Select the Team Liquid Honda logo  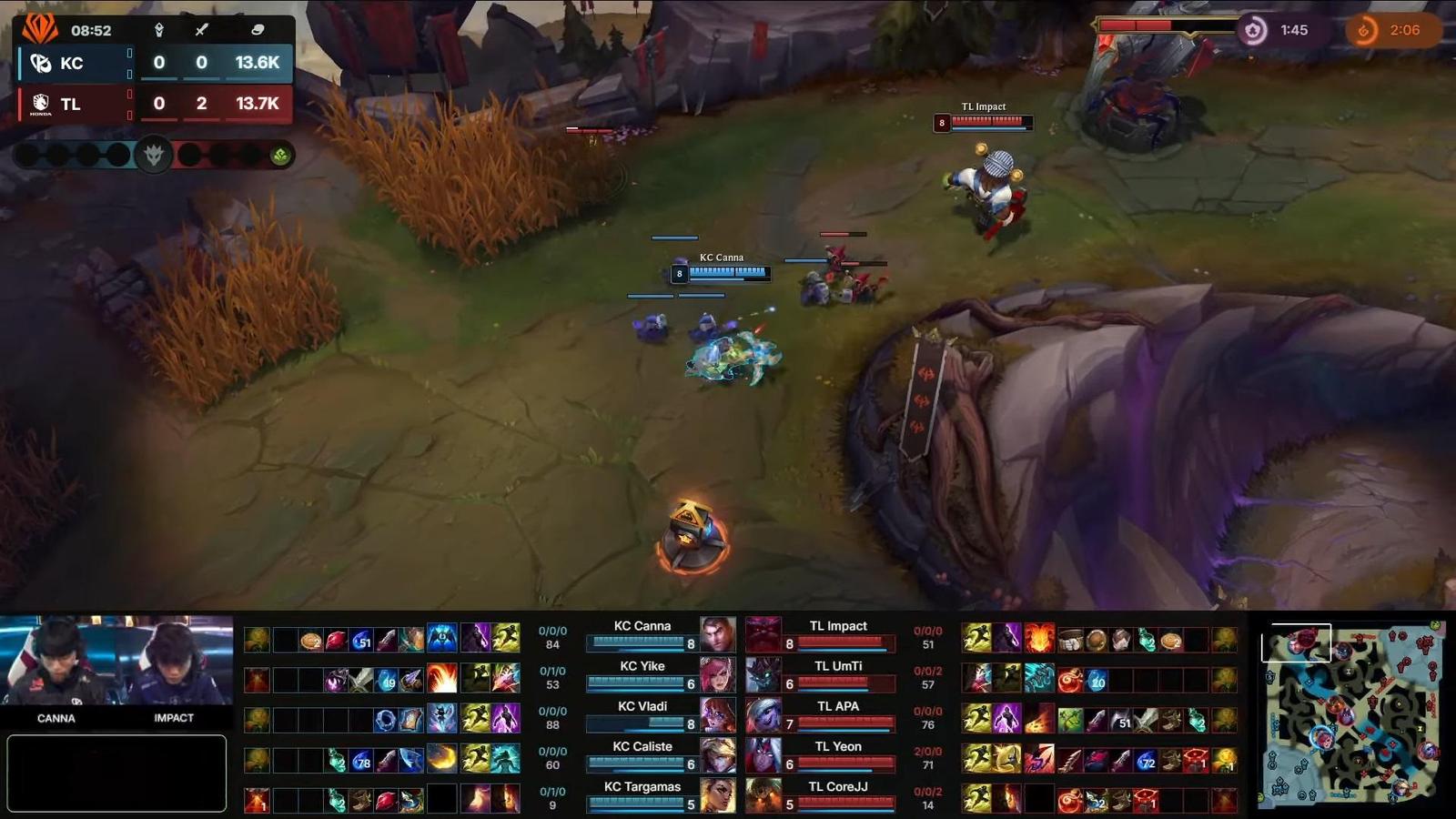click(x=41, y=104)
